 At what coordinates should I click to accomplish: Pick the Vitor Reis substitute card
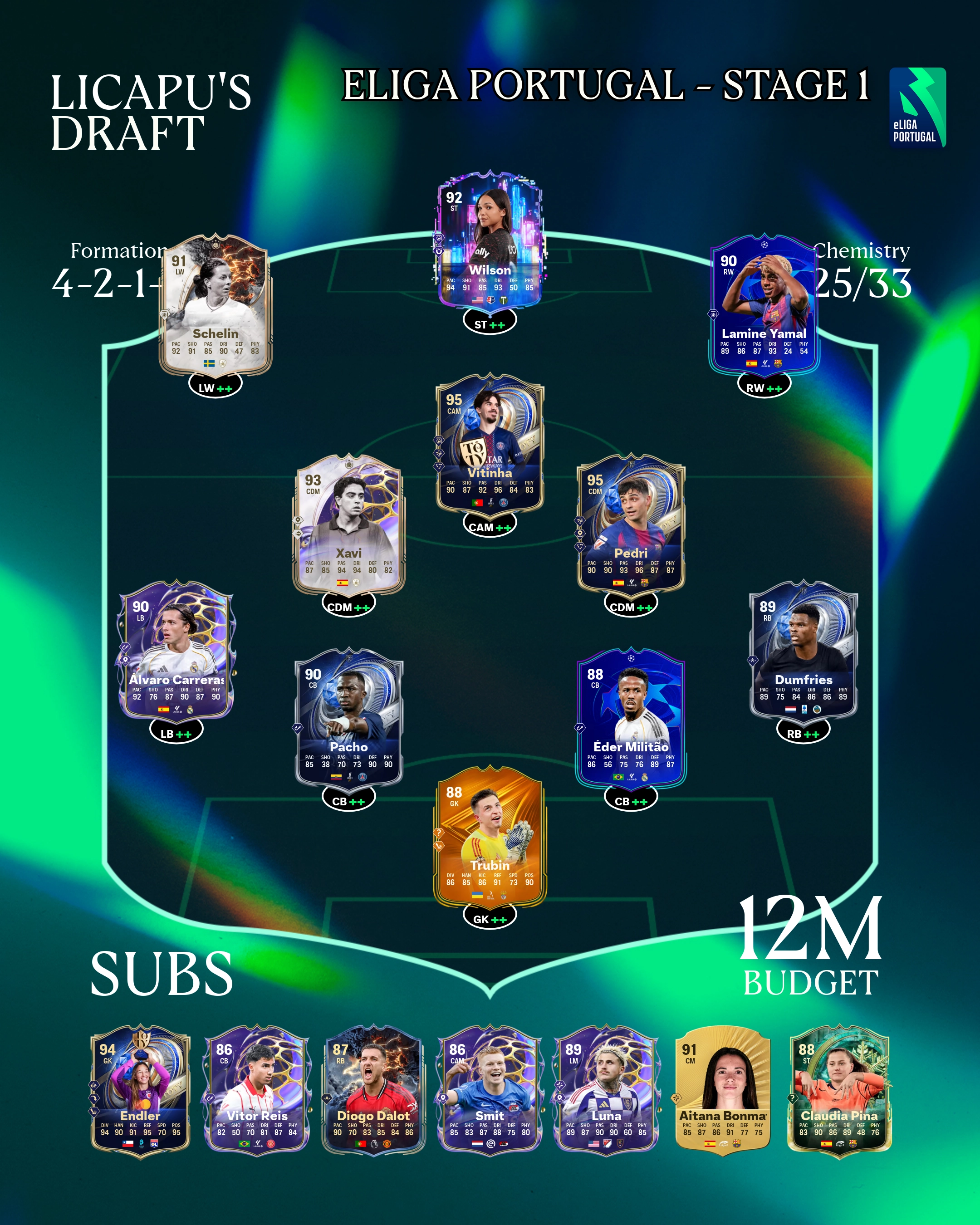(257, 1090)
